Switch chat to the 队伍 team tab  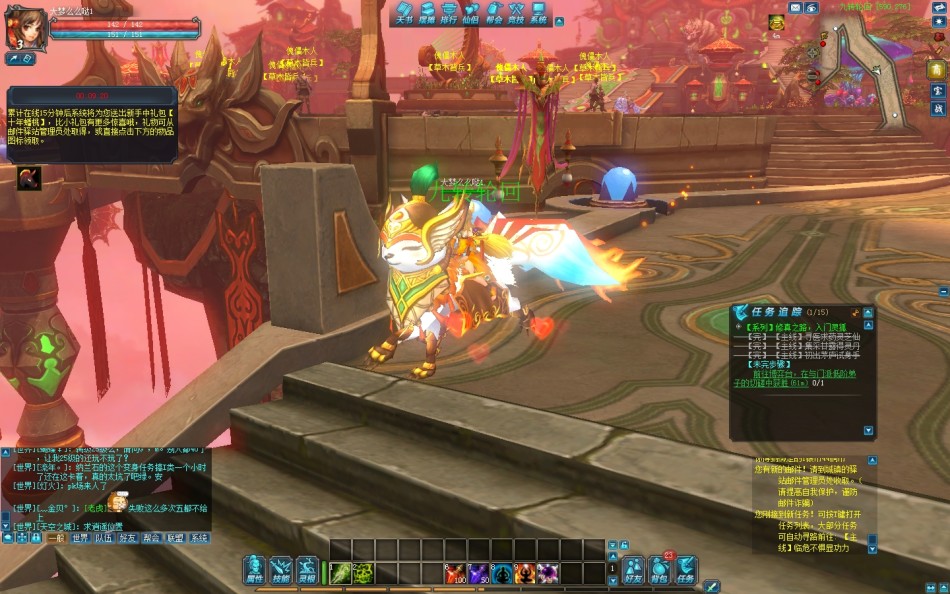(104, 538)
